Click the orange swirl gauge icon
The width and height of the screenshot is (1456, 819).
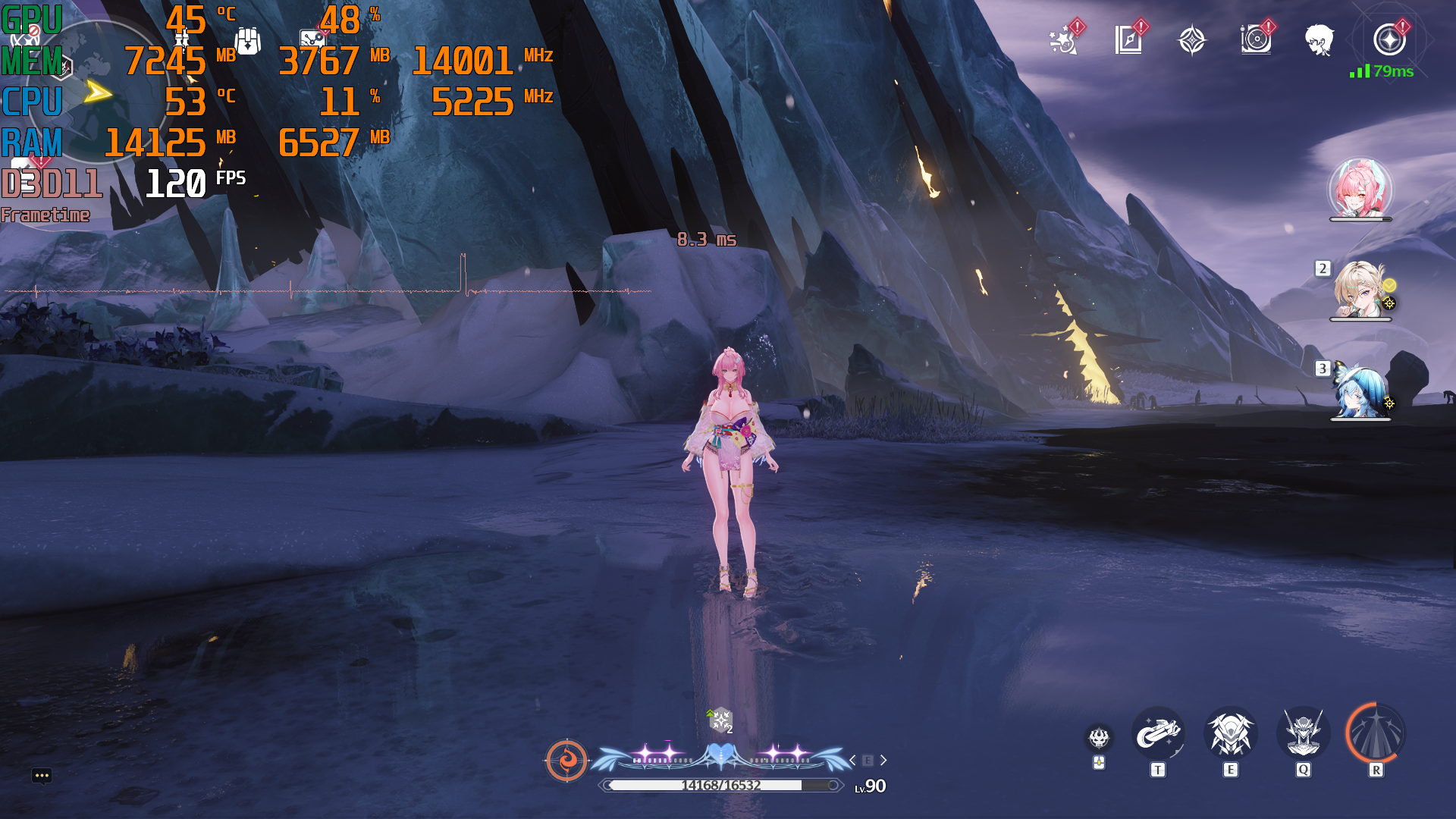(x=566, y=760)
